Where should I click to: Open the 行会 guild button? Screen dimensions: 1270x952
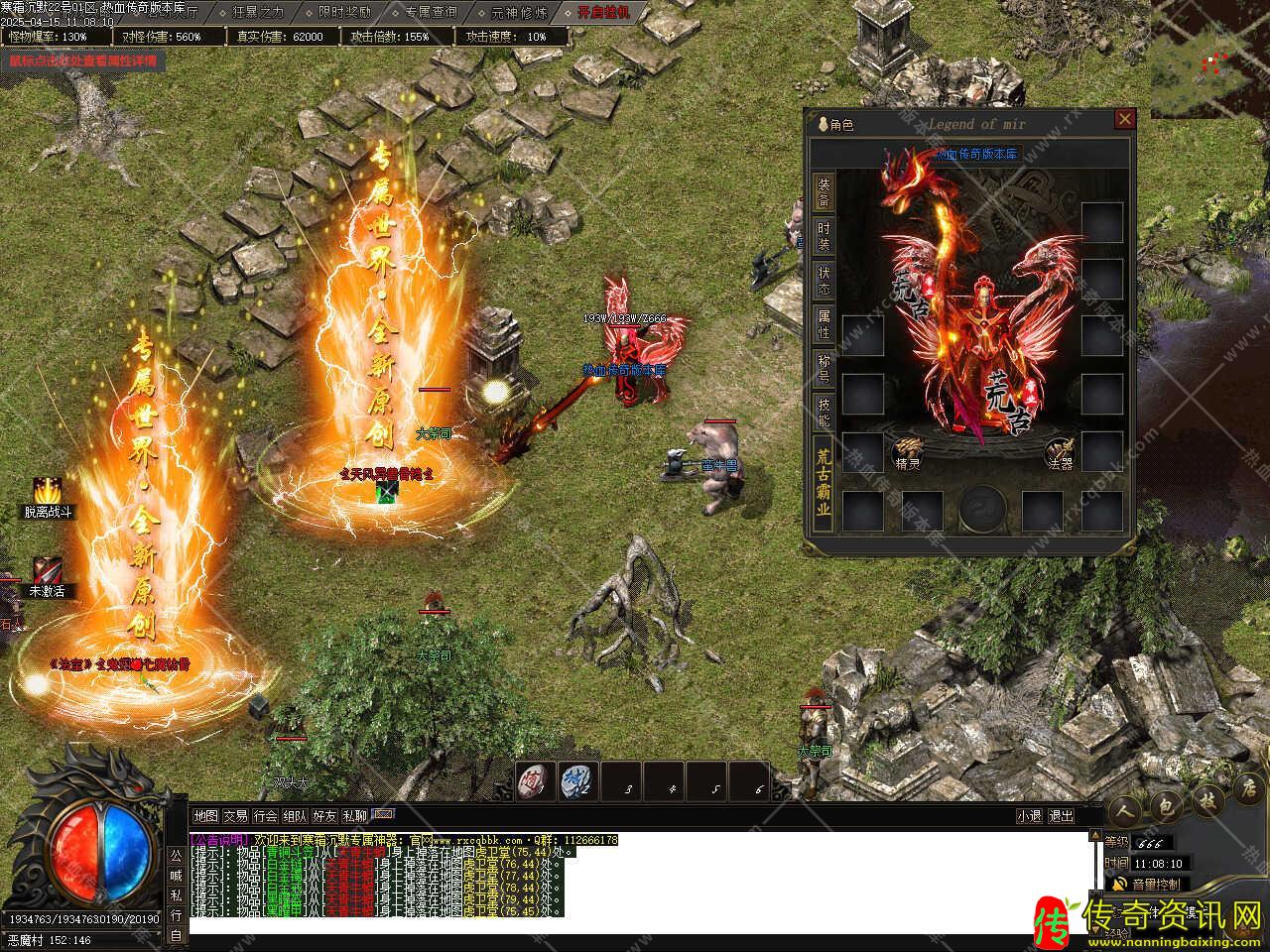click(265, 816)
